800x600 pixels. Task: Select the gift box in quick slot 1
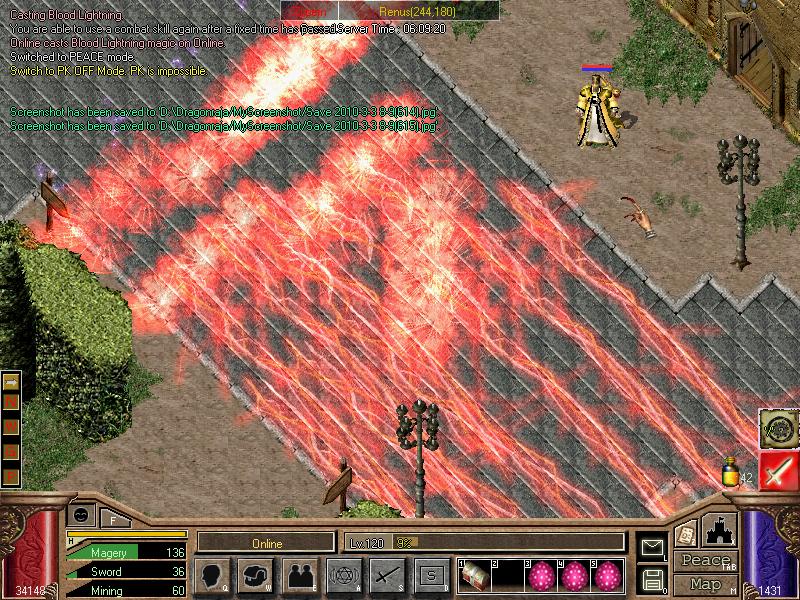[x=476, y=576]
